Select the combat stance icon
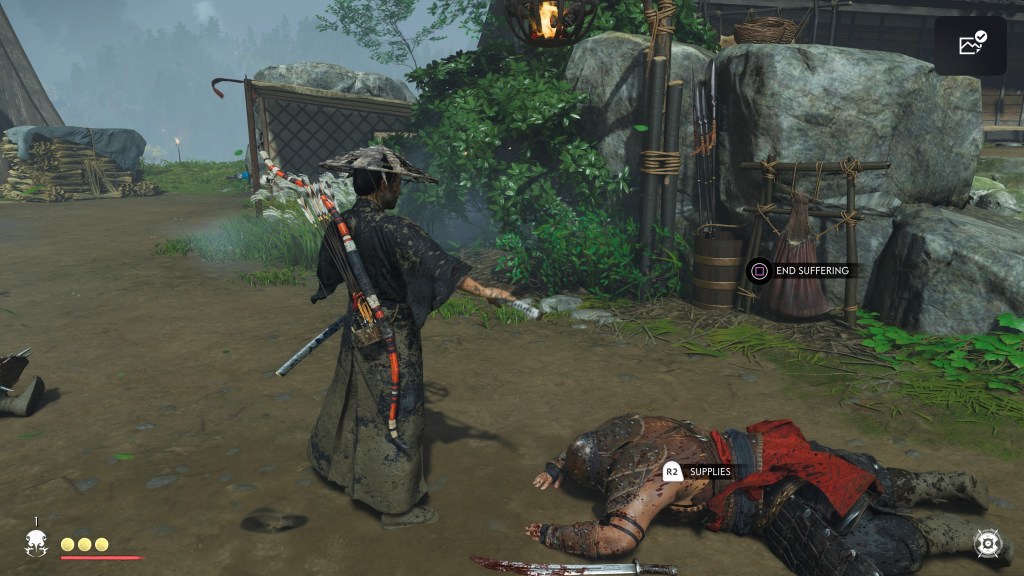 tap(988, 543)
